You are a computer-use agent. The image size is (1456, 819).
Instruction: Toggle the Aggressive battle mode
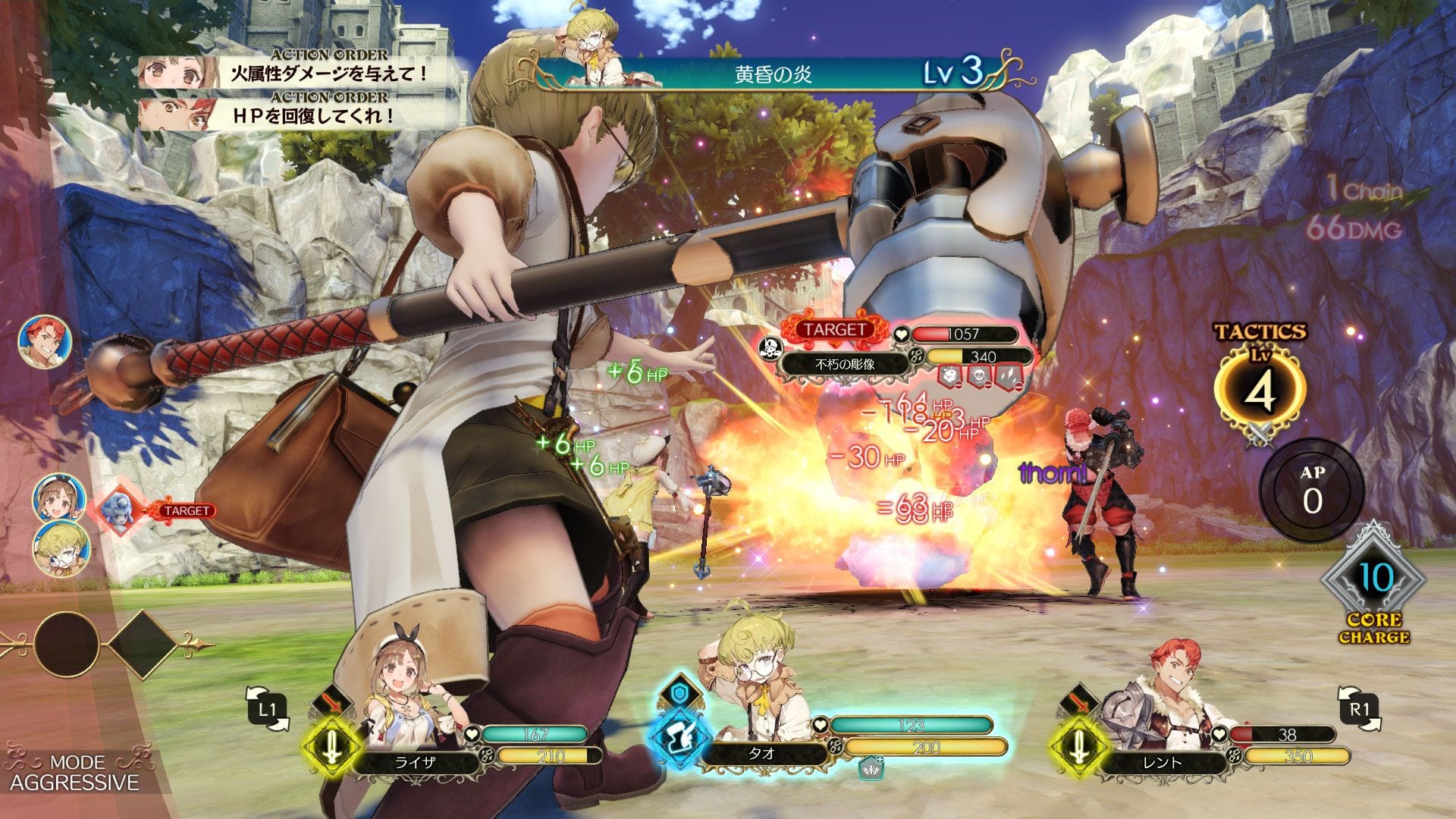pyautogui.click(x=74, y=773)
